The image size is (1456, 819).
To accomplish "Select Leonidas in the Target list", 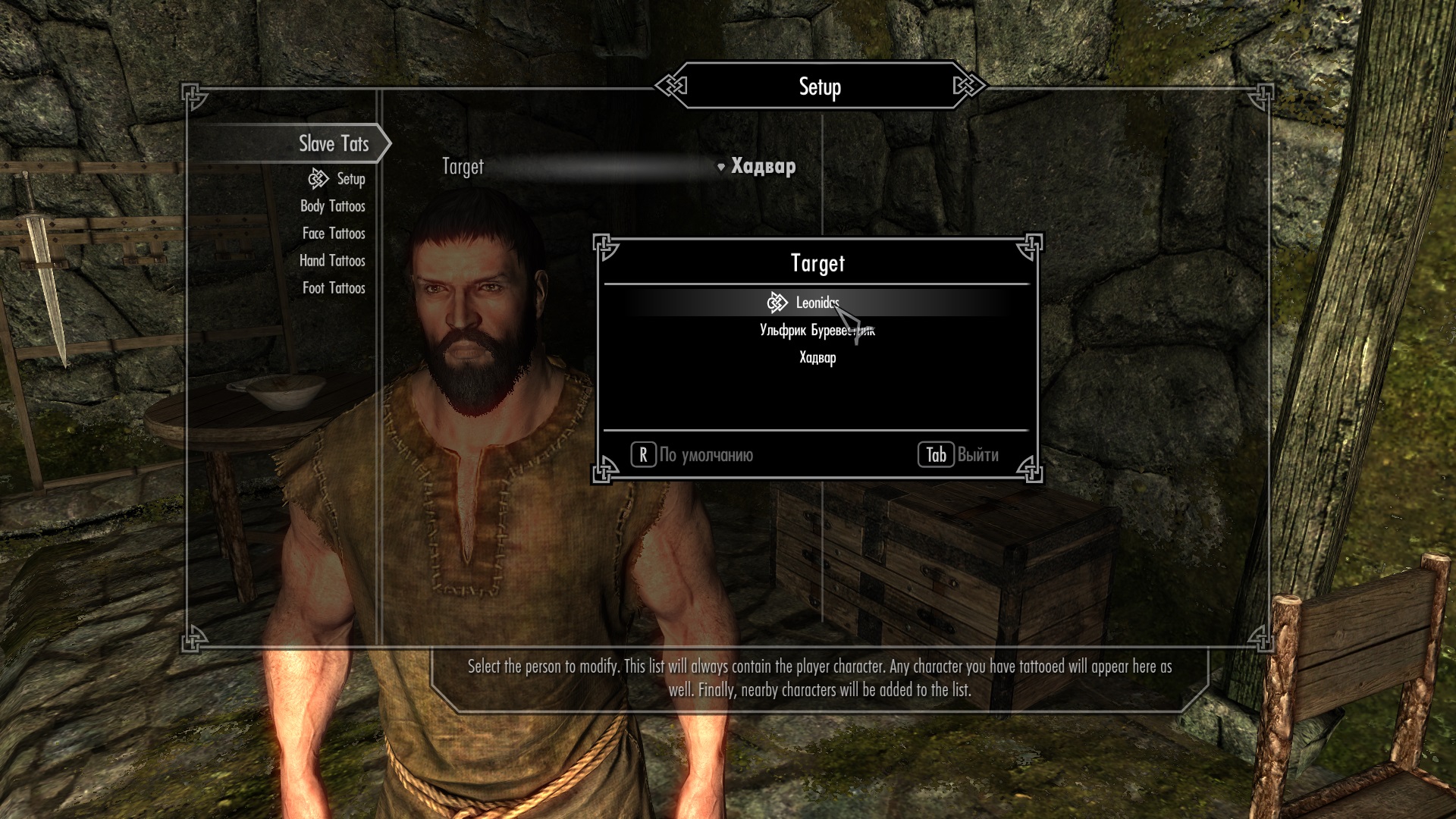I will pyautogui.click(x=817, y=303).
